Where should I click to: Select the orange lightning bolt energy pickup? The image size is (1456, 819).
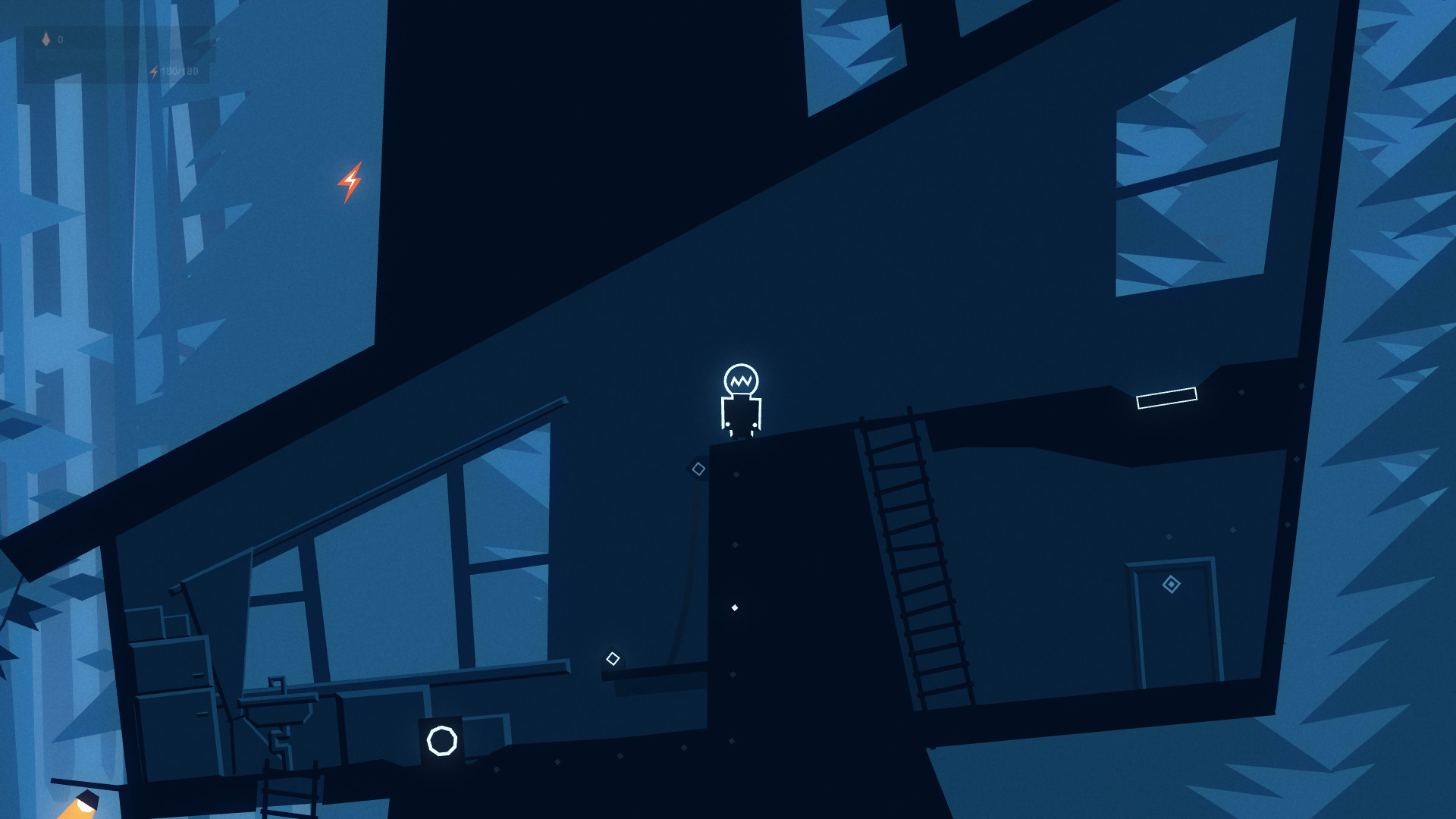coord(350,183)
